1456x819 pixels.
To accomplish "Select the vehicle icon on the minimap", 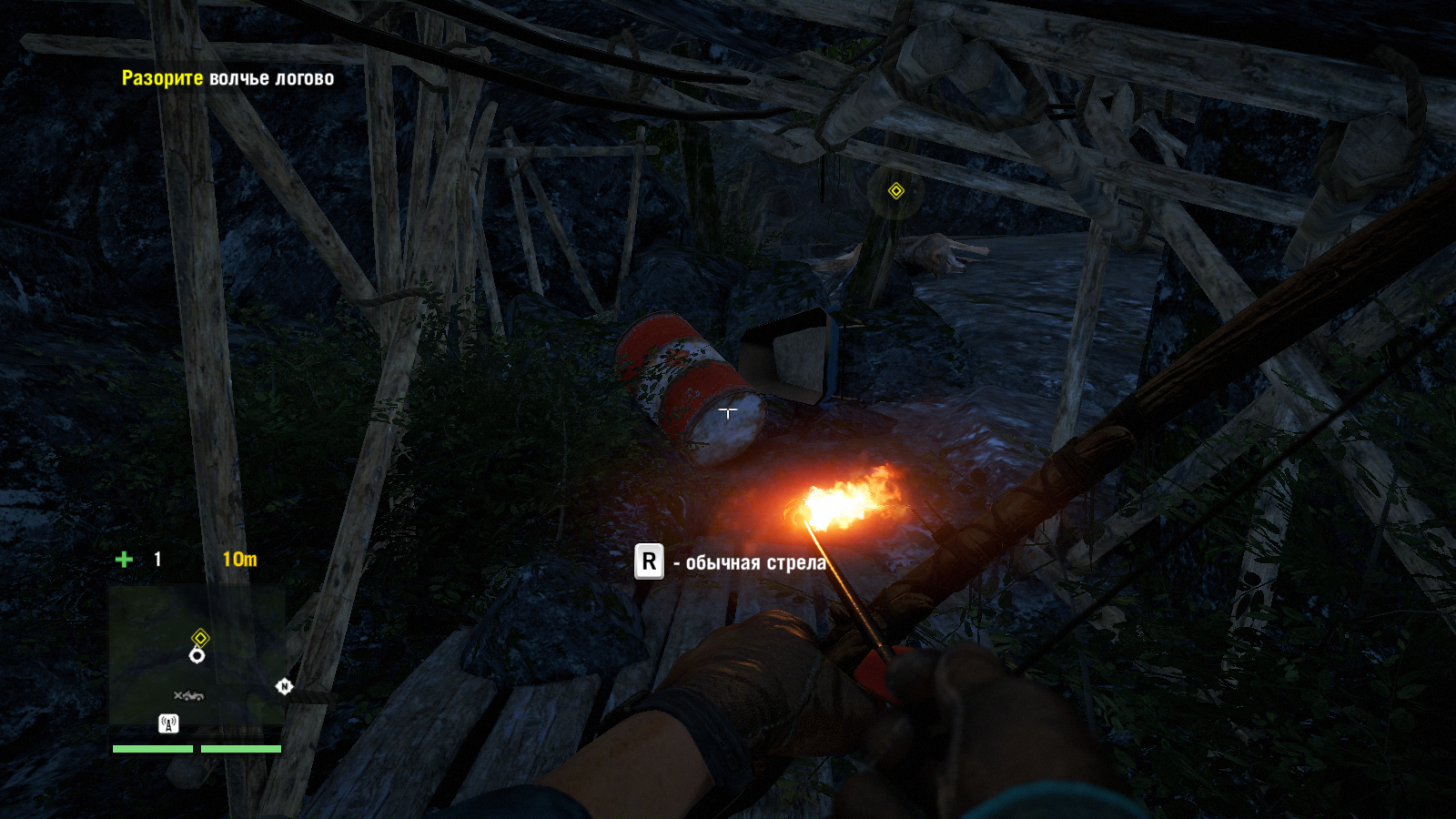I will 189,696.
